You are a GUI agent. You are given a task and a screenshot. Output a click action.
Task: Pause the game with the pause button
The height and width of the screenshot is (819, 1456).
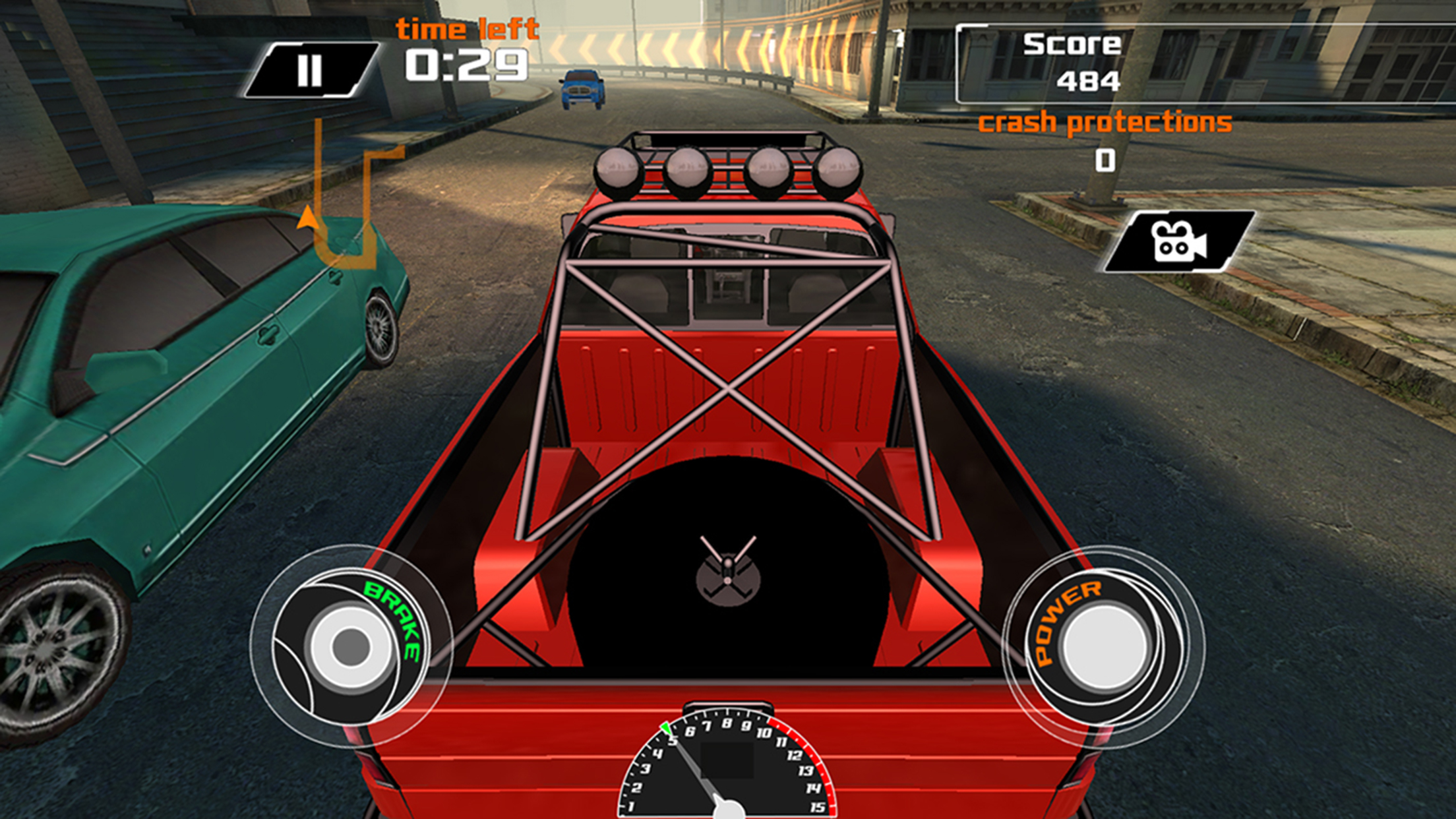coord(310,70)
